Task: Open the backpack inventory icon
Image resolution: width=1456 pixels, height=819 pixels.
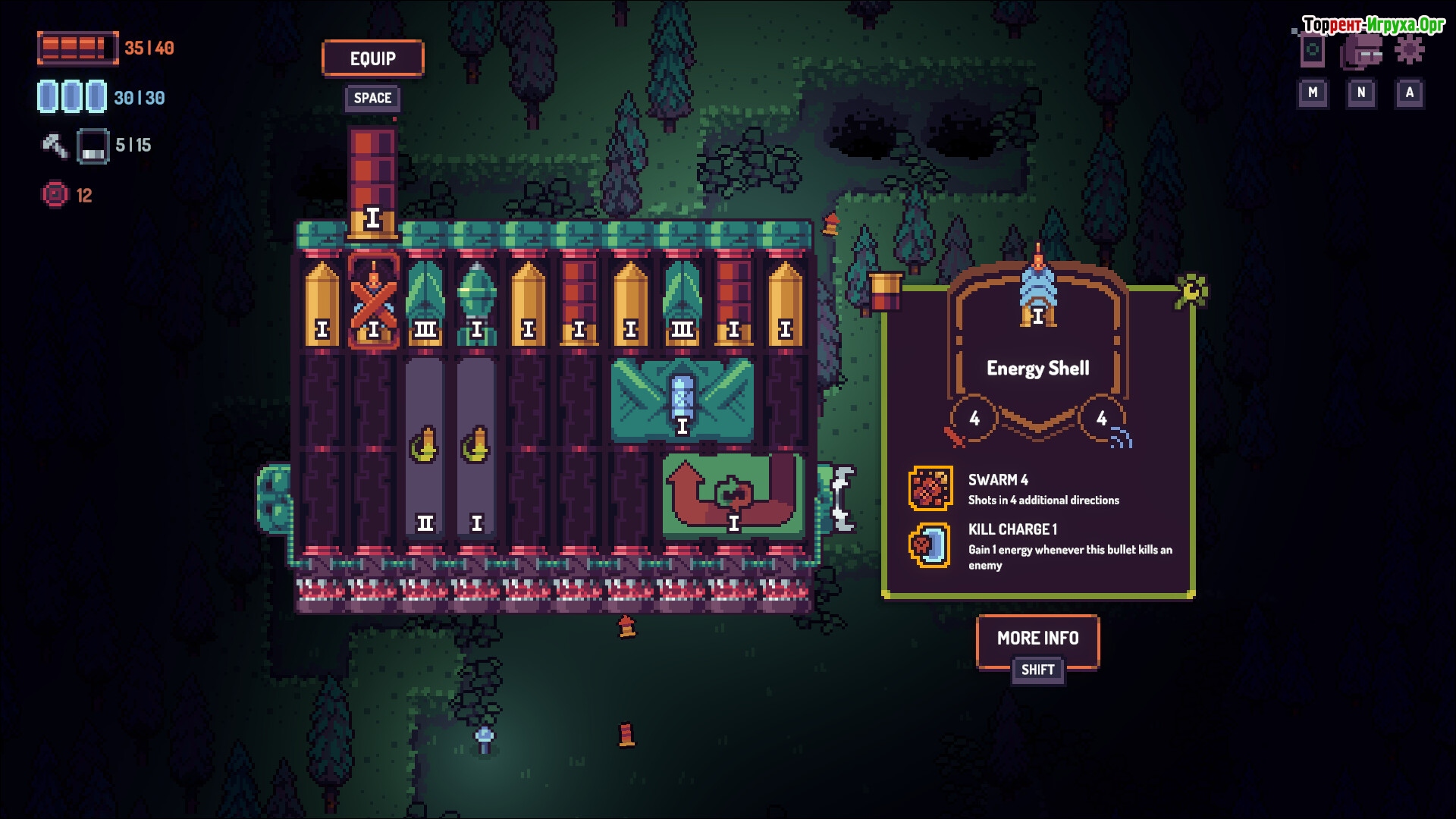Action: [1361, 52]
